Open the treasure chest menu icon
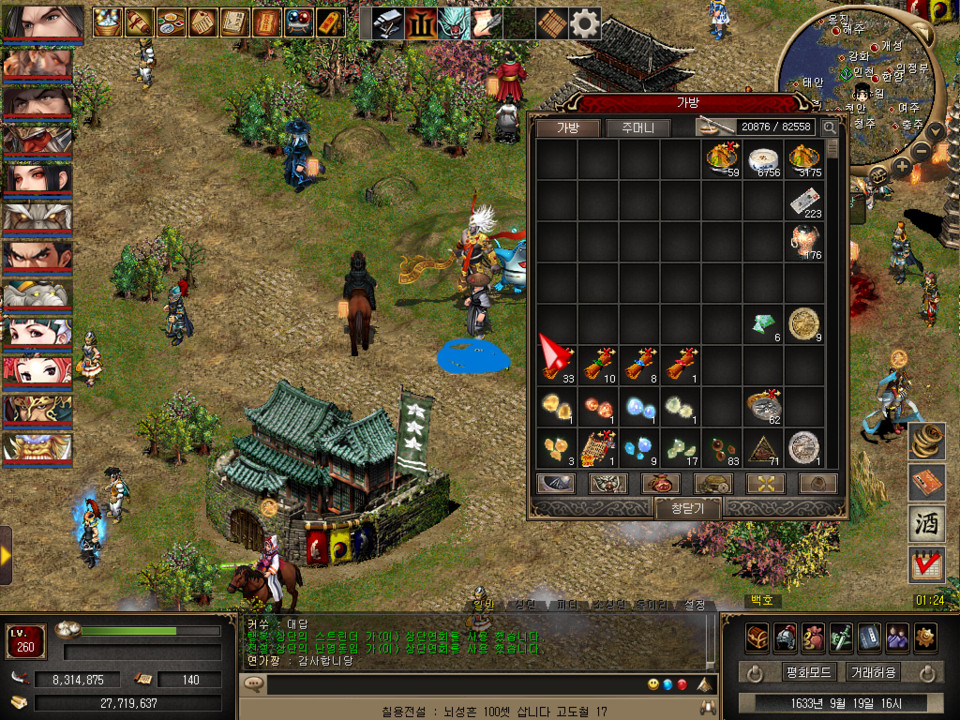This screenshot has height=720, width=960. (x=757, y=636)
